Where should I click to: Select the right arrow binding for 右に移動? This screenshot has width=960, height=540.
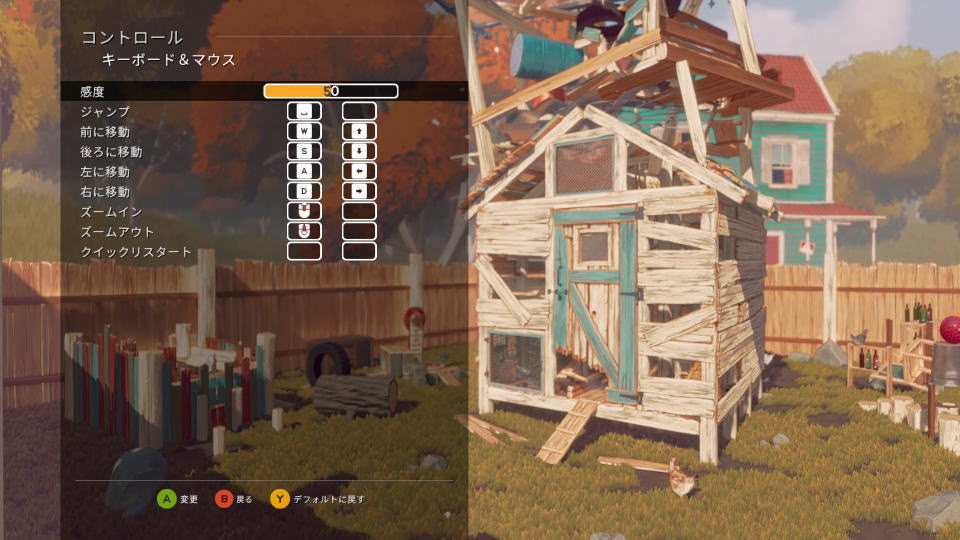[x=359, y=191]
